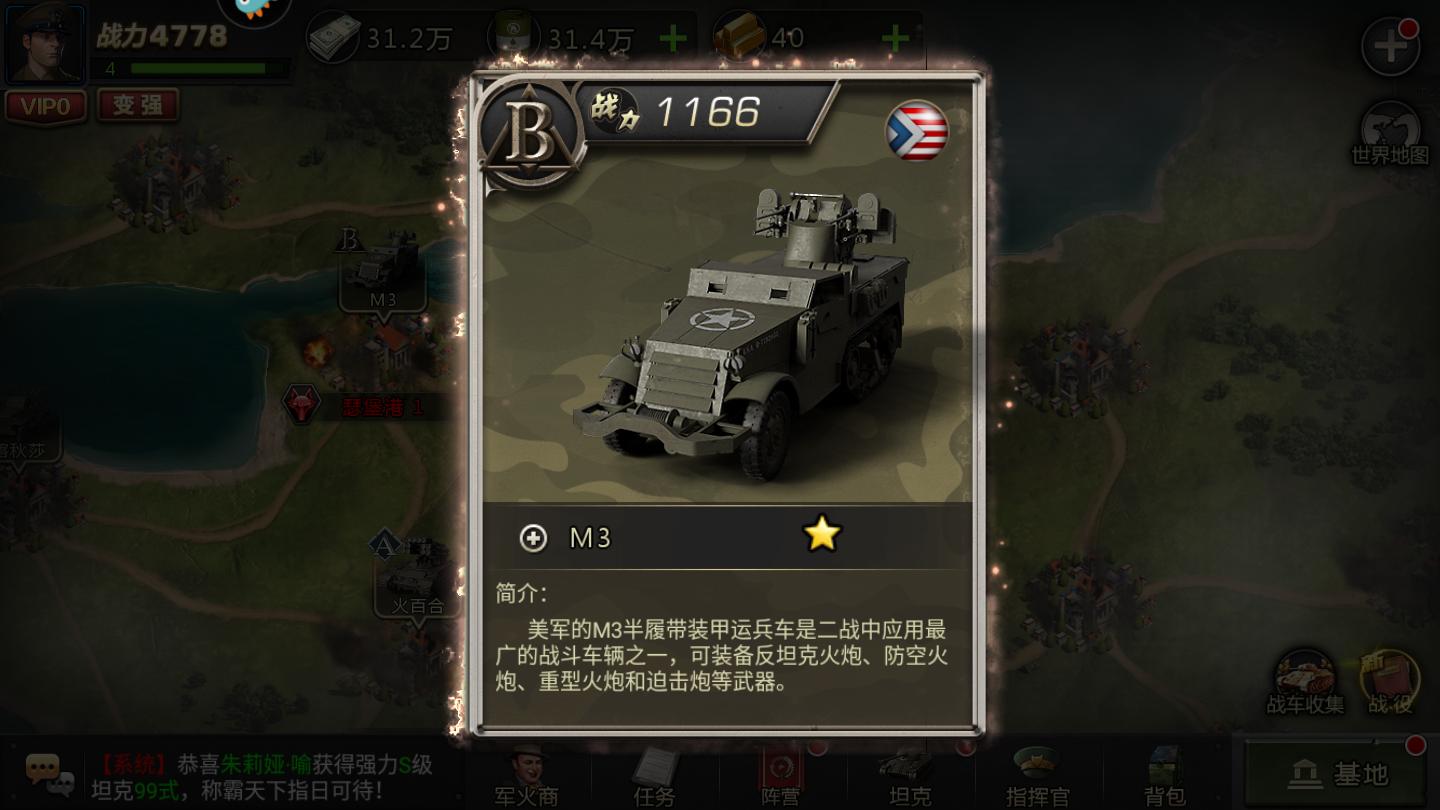Viewport: 1440px width, 810px height.
Task: Click the gold bar resource icon
Action: (x=737, y=37)
